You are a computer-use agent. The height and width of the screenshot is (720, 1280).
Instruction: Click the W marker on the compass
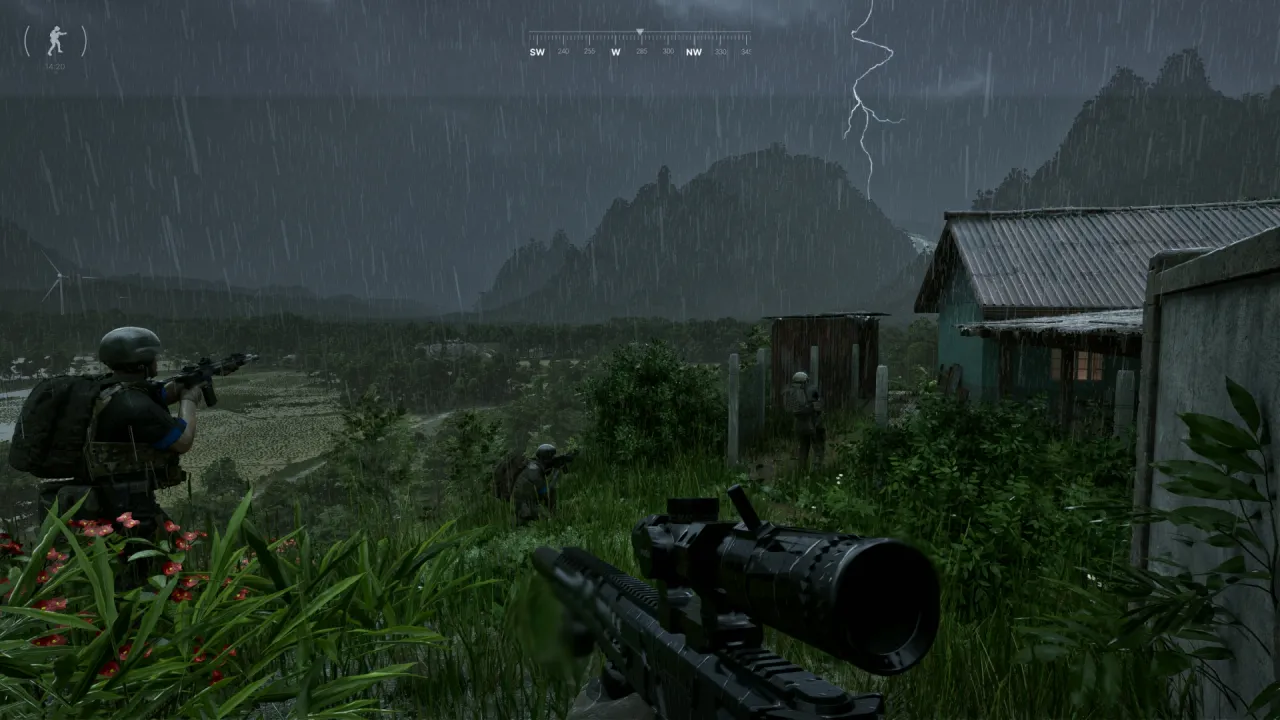(x=616, y=52)
